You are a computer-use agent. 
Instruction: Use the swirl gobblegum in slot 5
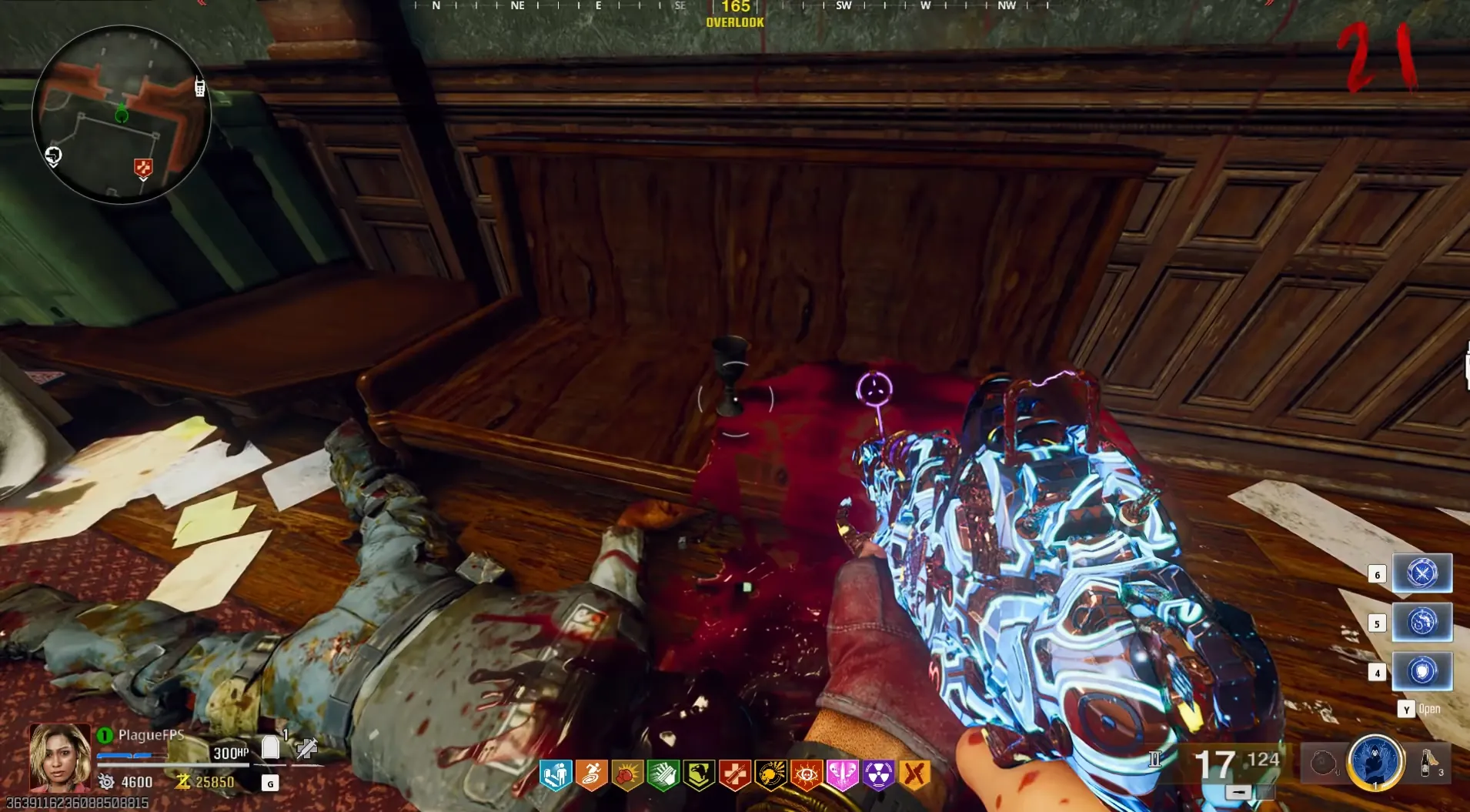1422,622
